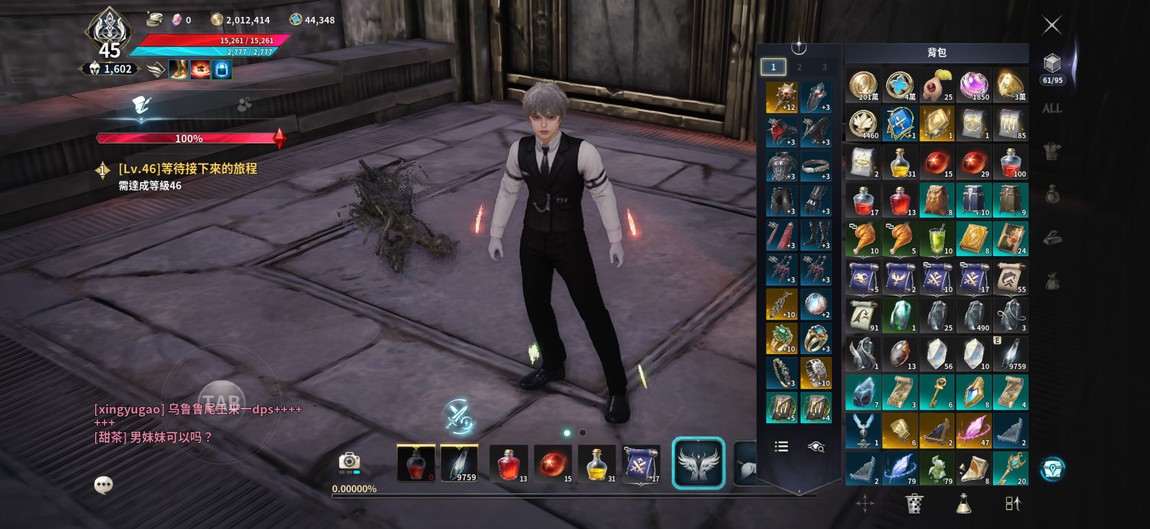Open the equipment list view icon
1150x529 pixels.
[x=782, y=446]
